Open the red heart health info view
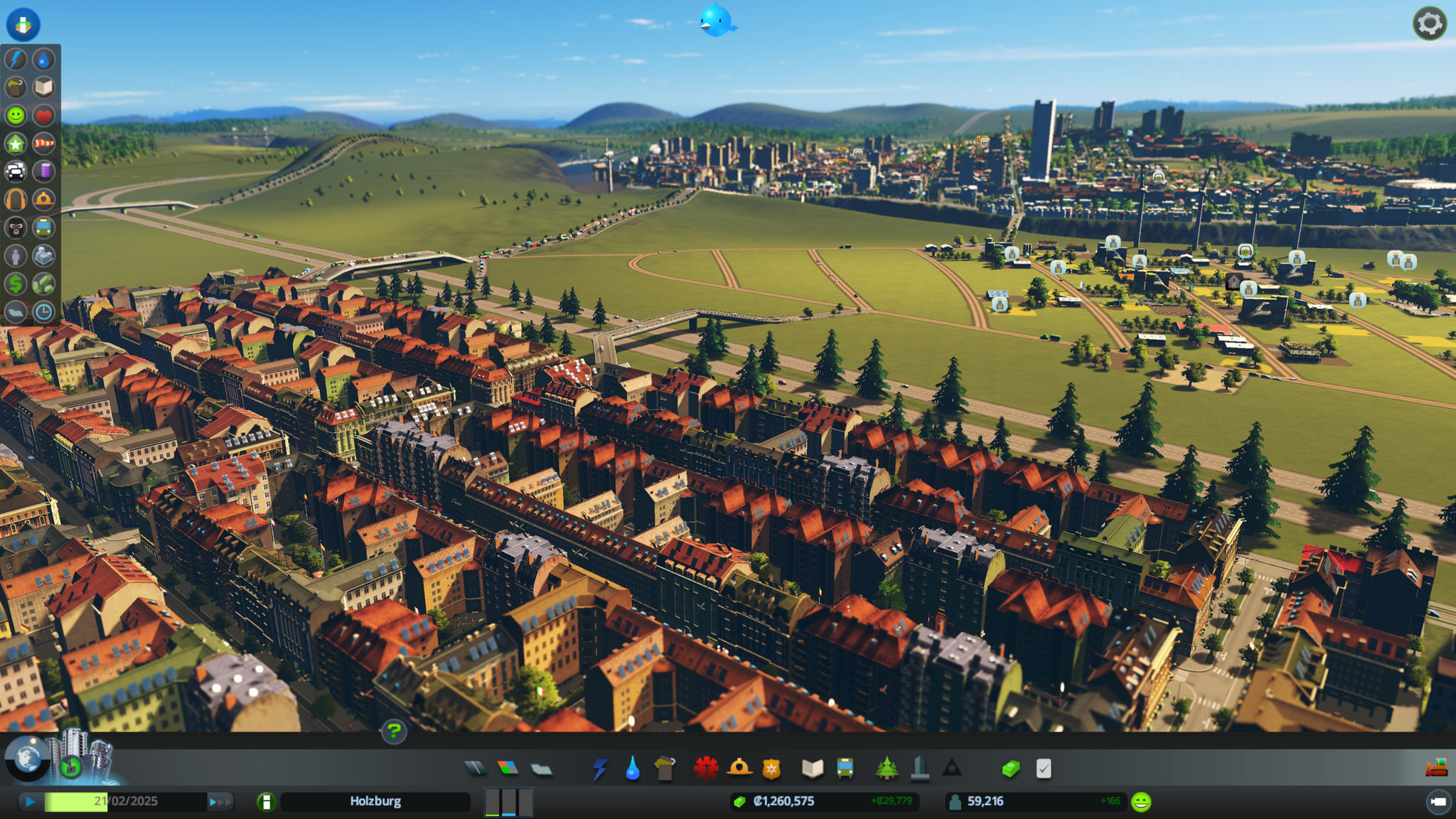This screenshot has width=1456, height=819. coord(44,115)
